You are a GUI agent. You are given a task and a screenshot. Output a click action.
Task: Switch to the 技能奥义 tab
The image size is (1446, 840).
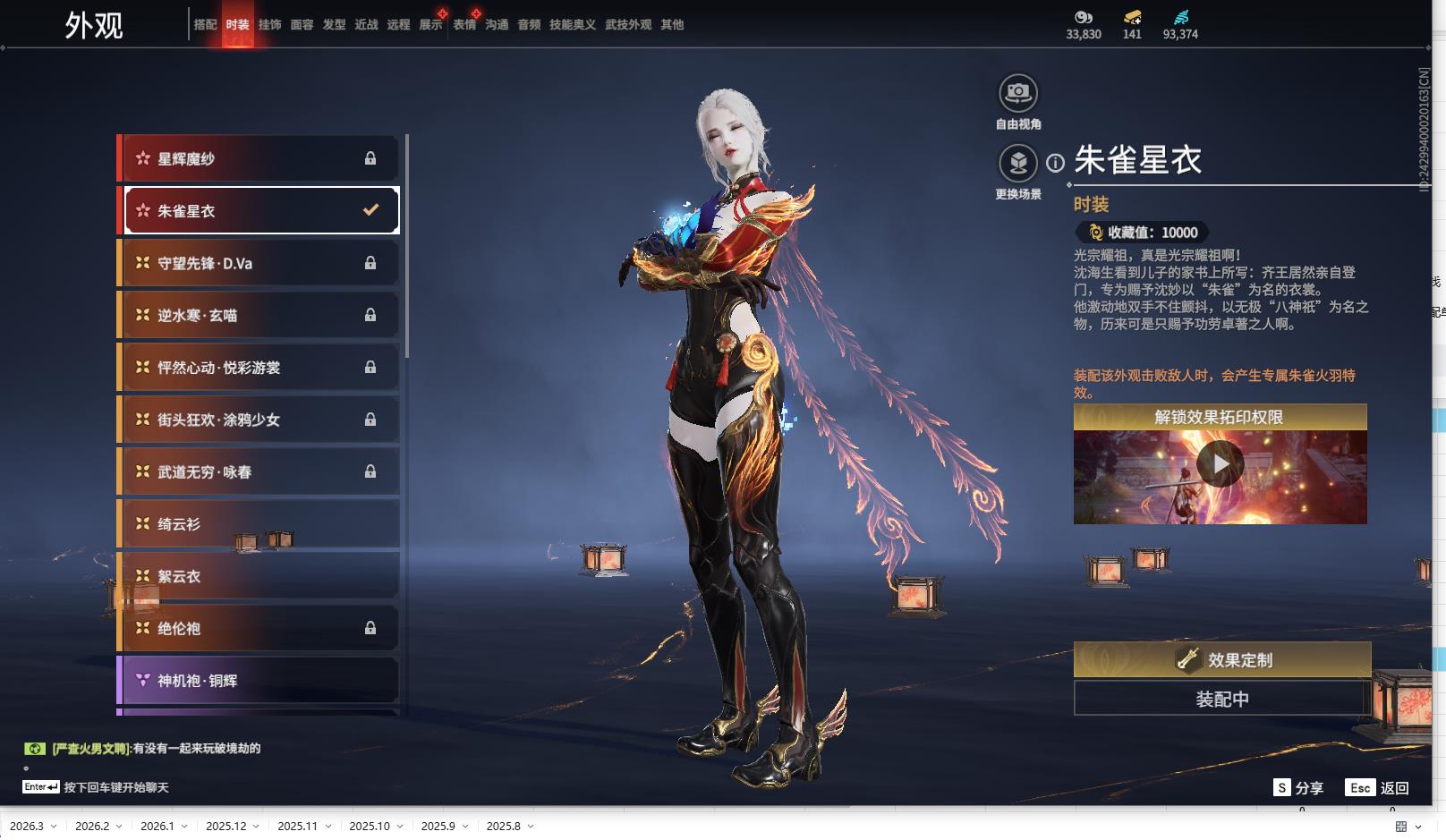572,25
